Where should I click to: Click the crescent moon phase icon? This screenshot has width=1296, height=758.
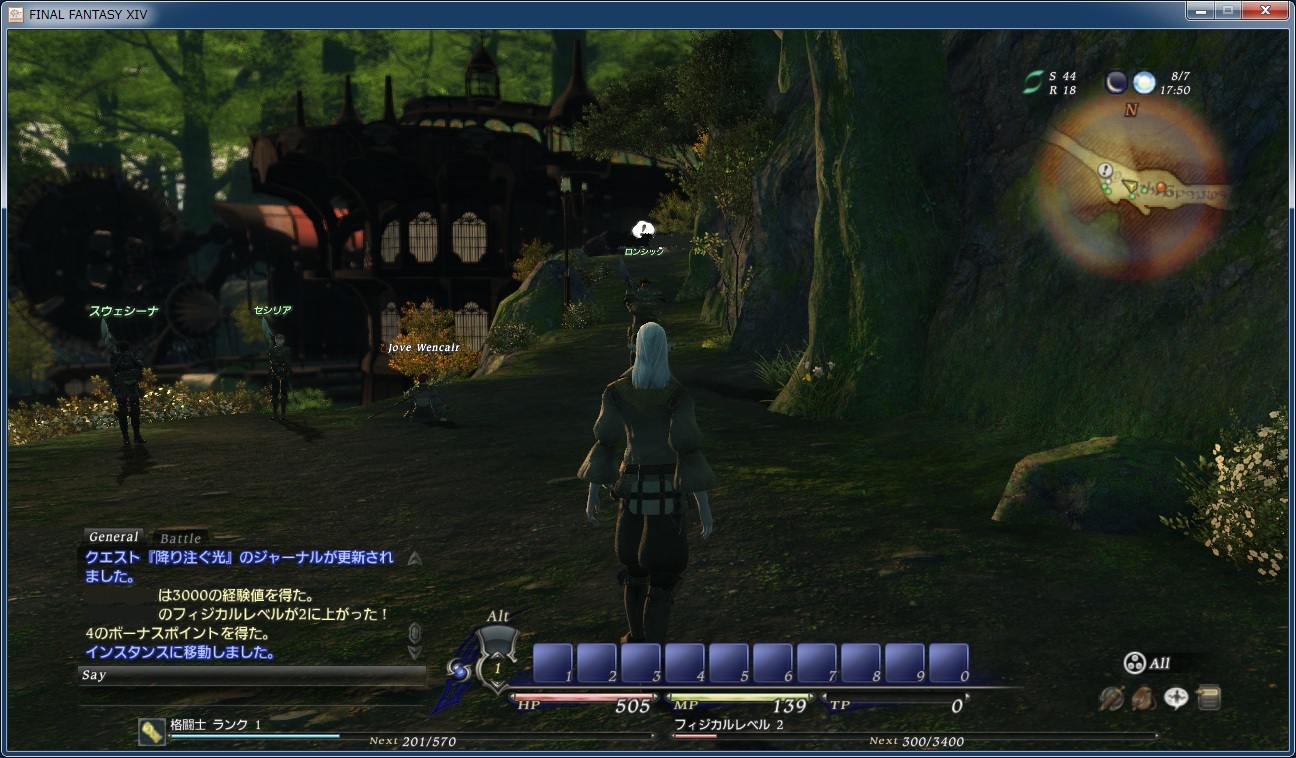pyautogui.click(x=1116, y=82)
